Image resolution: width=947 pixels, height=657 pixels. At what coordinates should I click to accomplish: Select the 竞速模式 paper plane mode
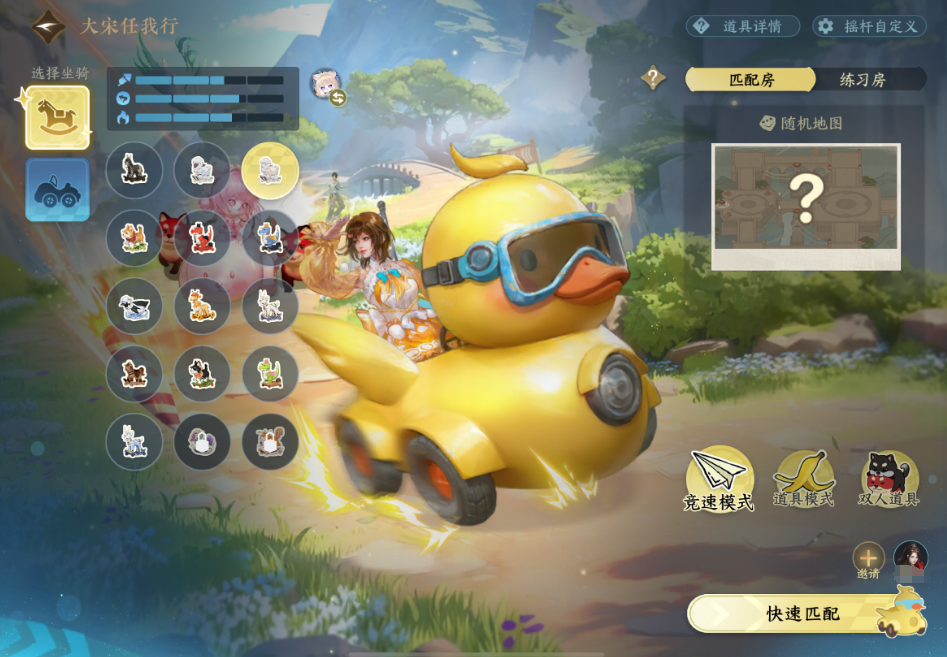tap(719, 479)
